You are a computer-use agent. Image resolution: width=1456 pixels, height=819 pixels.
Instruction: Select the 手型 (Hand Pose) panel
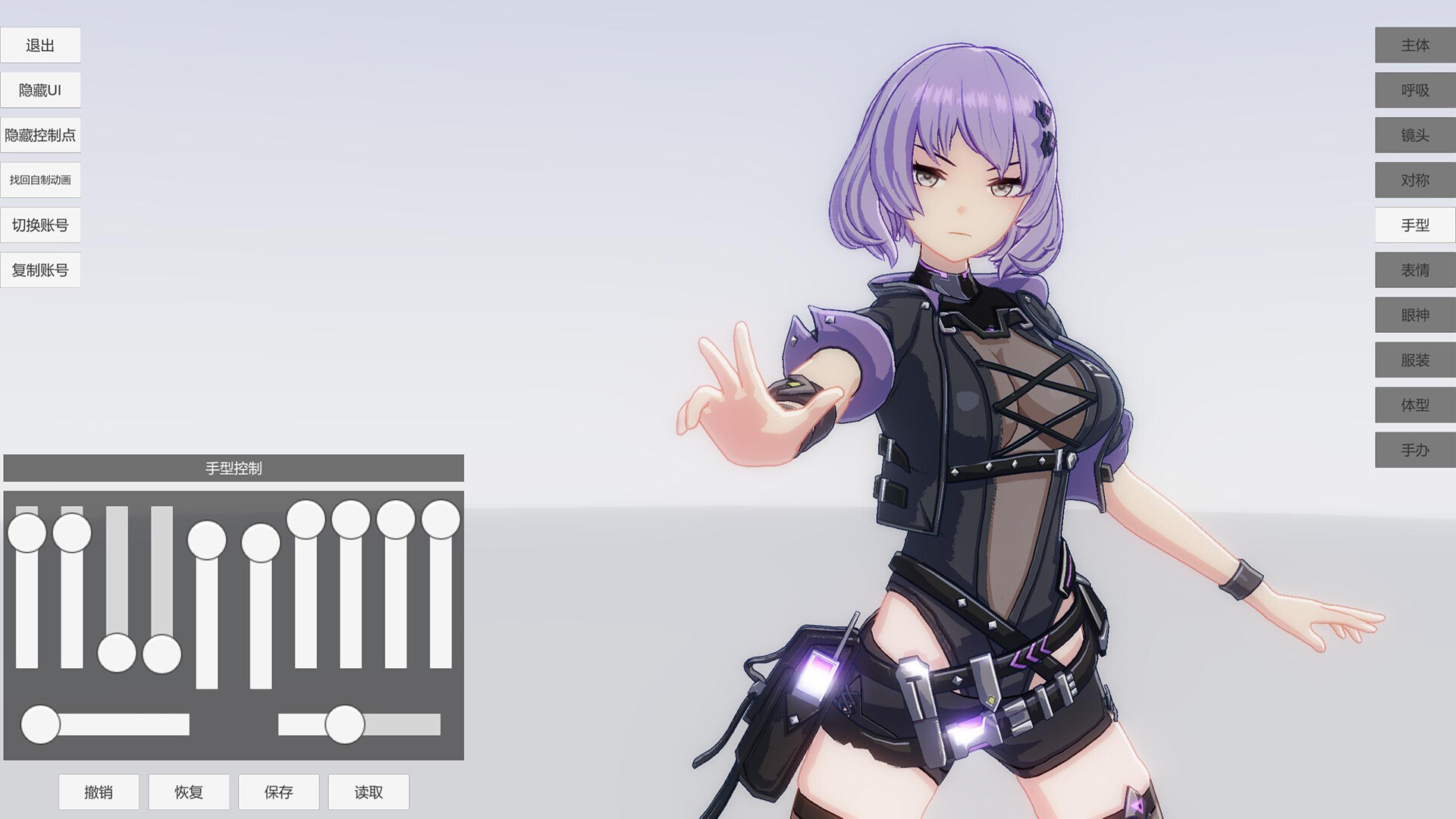tap(1414, 224)
